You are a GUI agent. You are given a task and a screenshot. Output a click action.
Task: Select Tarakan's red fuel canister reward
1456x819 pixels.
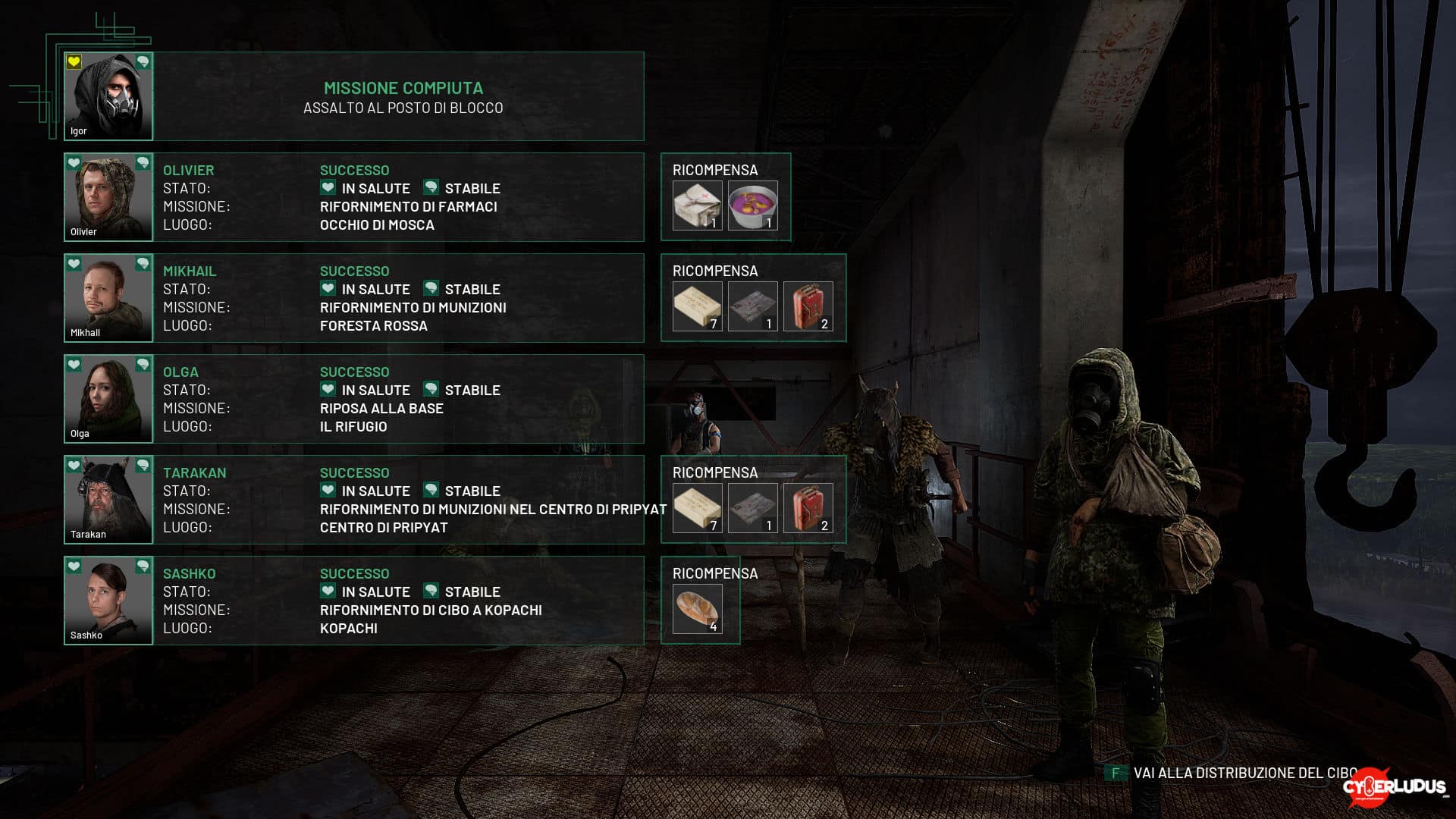(x=808, y=507)
